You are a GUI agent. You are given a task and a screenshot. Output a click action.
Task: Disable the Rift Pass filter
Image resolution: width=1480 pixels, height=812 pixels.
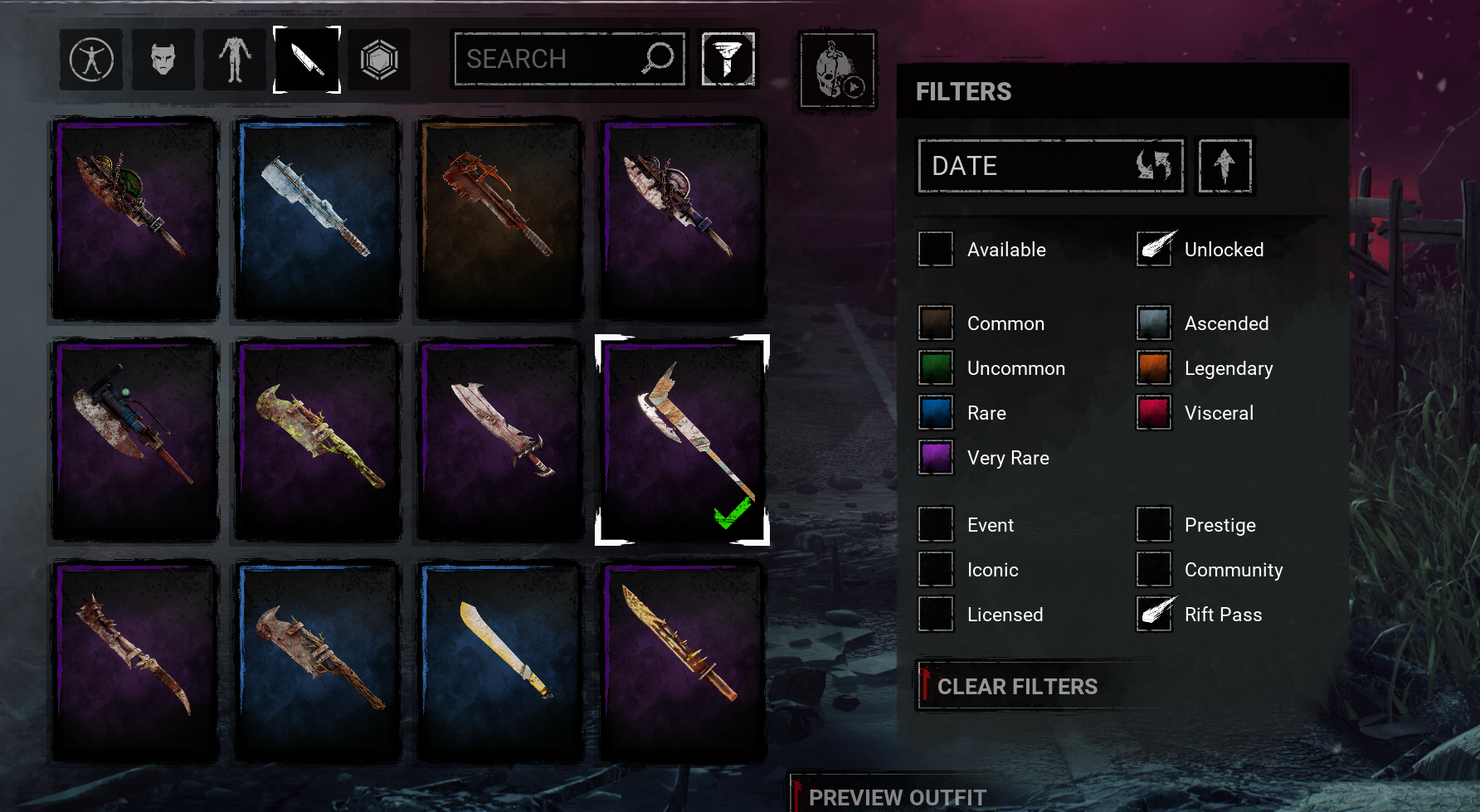point(1154,615)
